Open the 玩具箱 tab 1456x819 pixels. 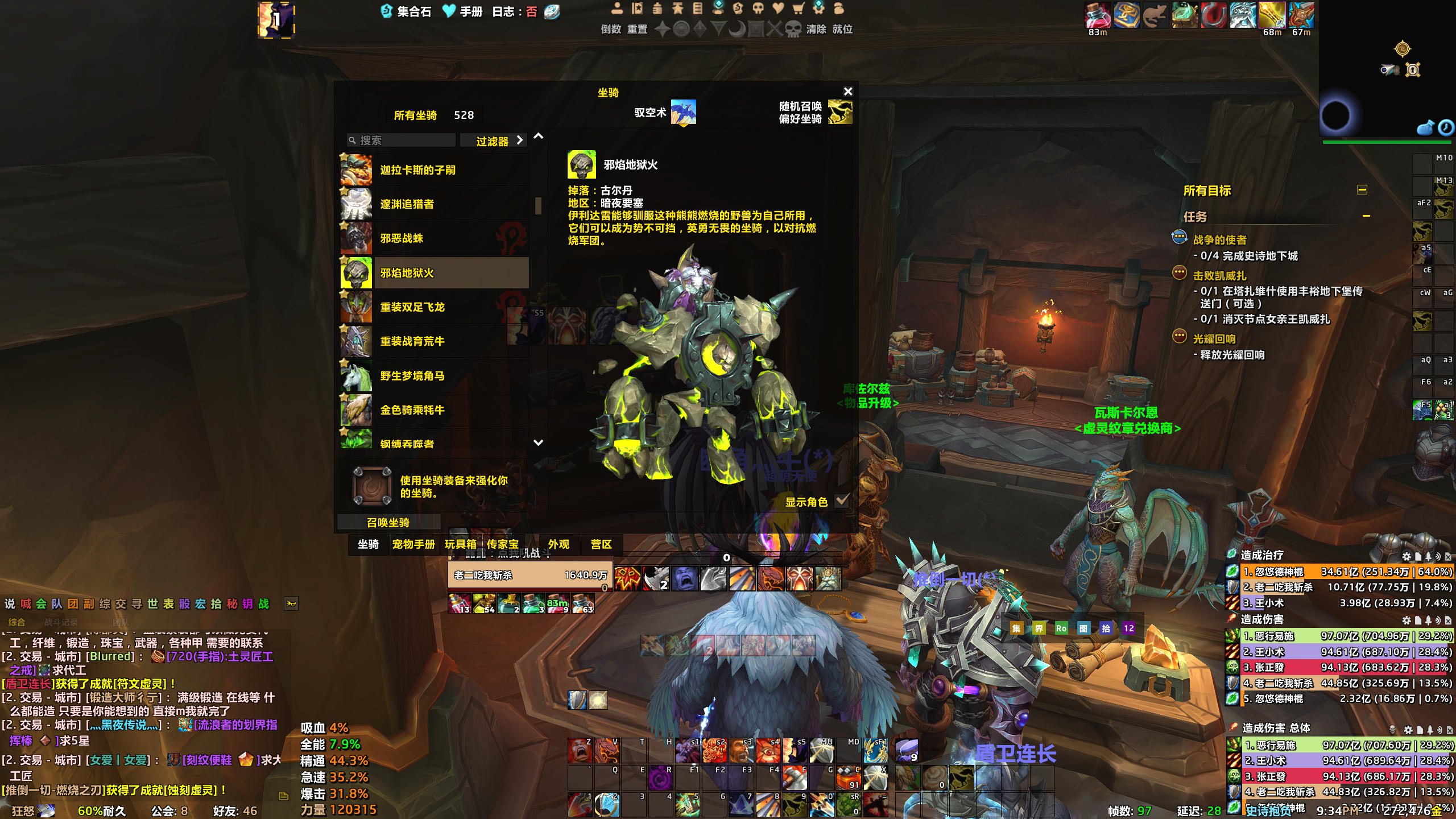point(460,544)
